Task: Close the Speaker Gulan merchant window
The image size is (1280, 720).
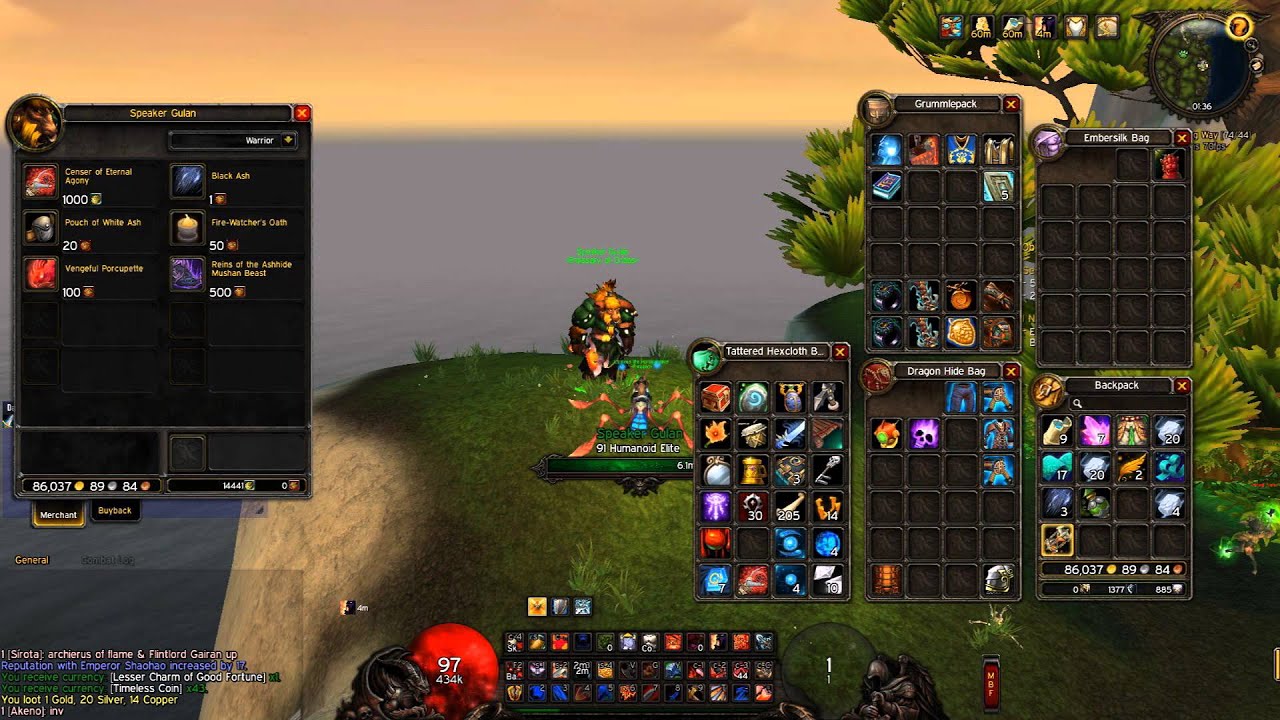Action: point(302,113)
